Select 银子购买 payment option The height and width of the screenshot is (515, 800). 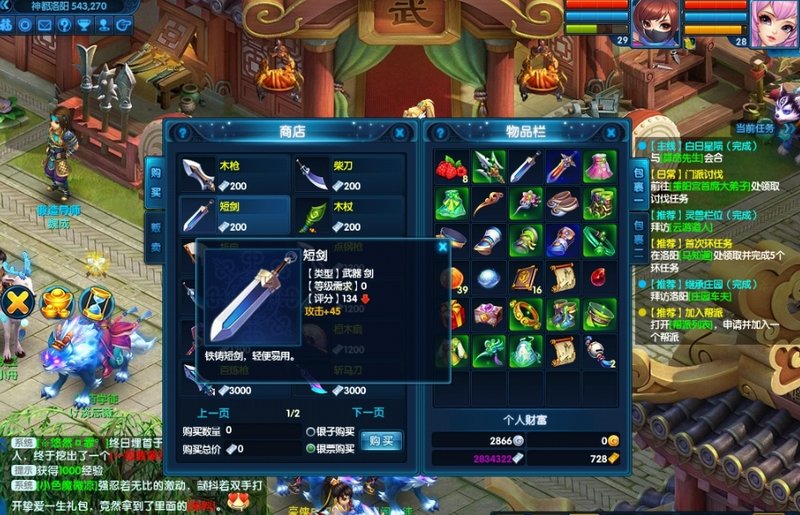pos(312,431)
